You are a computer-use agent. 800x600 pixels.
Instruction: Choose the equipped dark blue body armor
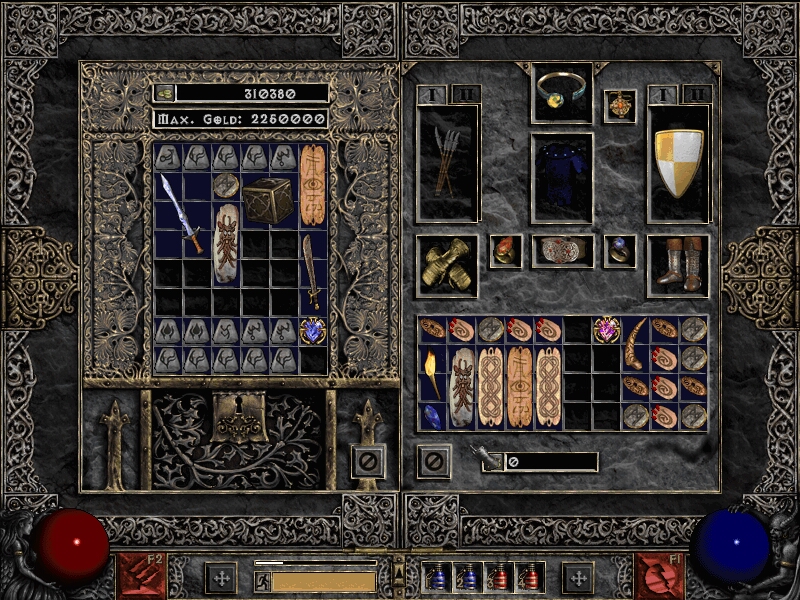coord(561,177)
